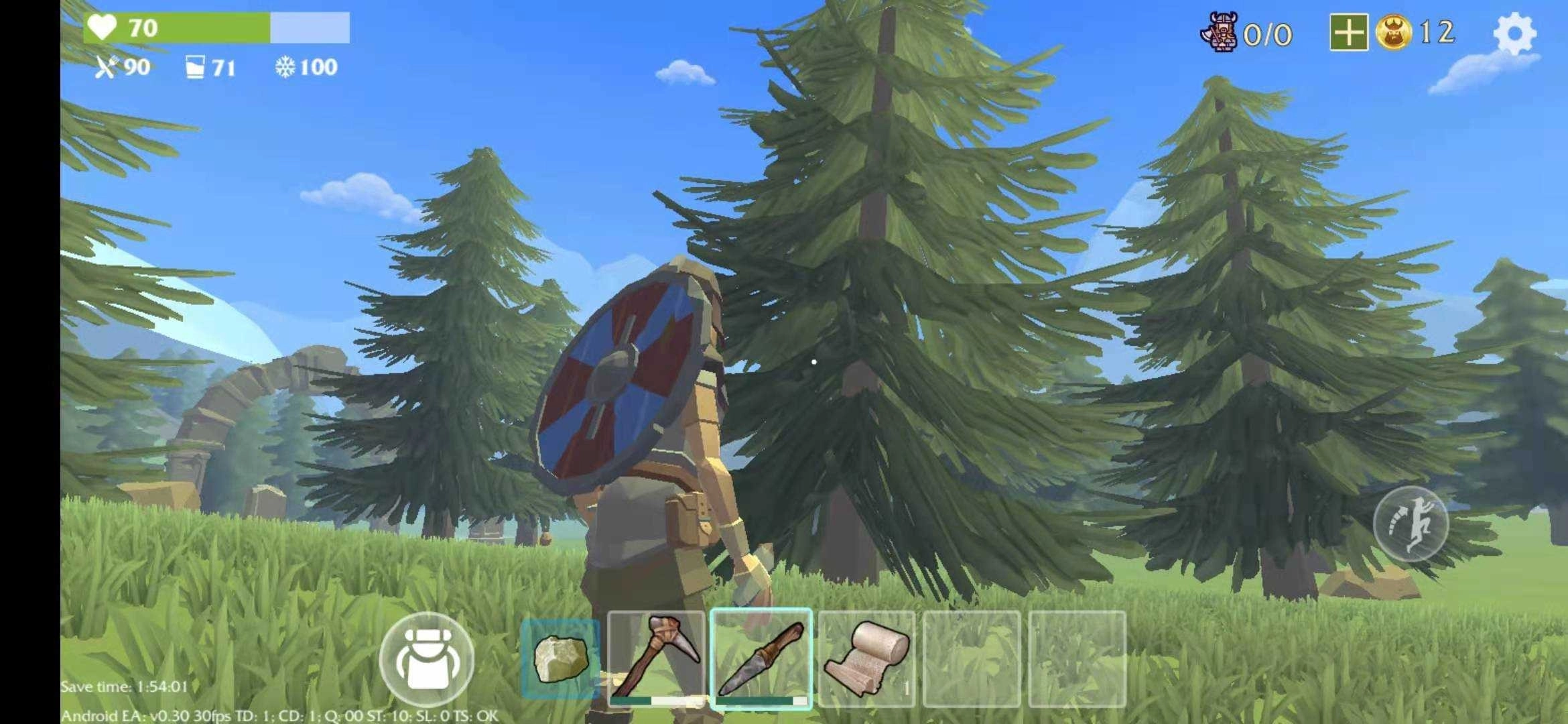Use the bandage hotbar slot
Viewport: 1568px width, 724px height.
(866, 659)
